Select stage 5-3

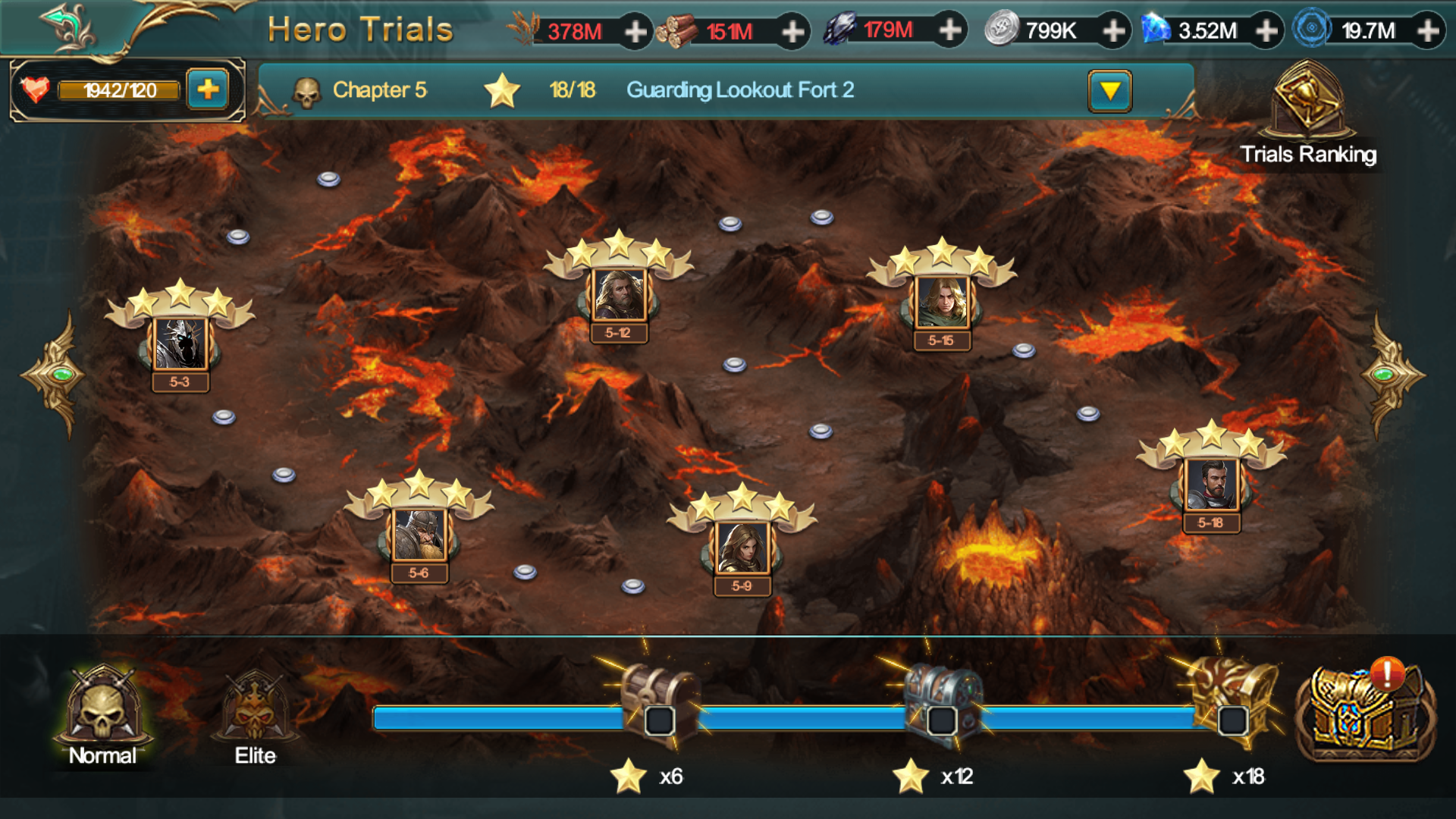(x=180, y=345)
